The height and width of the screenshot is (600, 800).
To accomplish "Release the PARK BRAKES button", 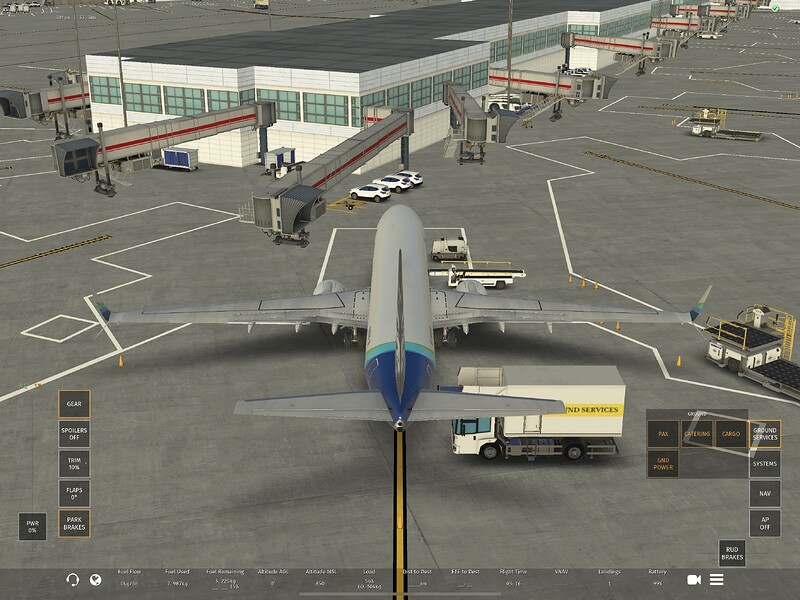I will click(74, 524).
